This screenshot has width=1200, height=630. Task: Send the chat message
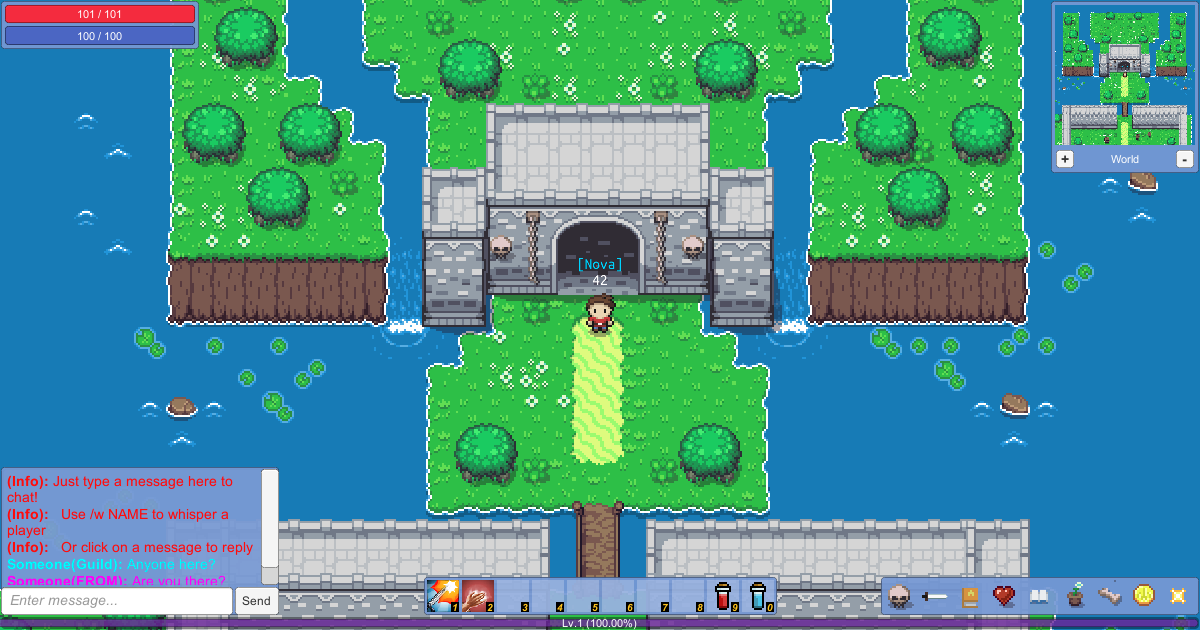(x=256, y=601)
